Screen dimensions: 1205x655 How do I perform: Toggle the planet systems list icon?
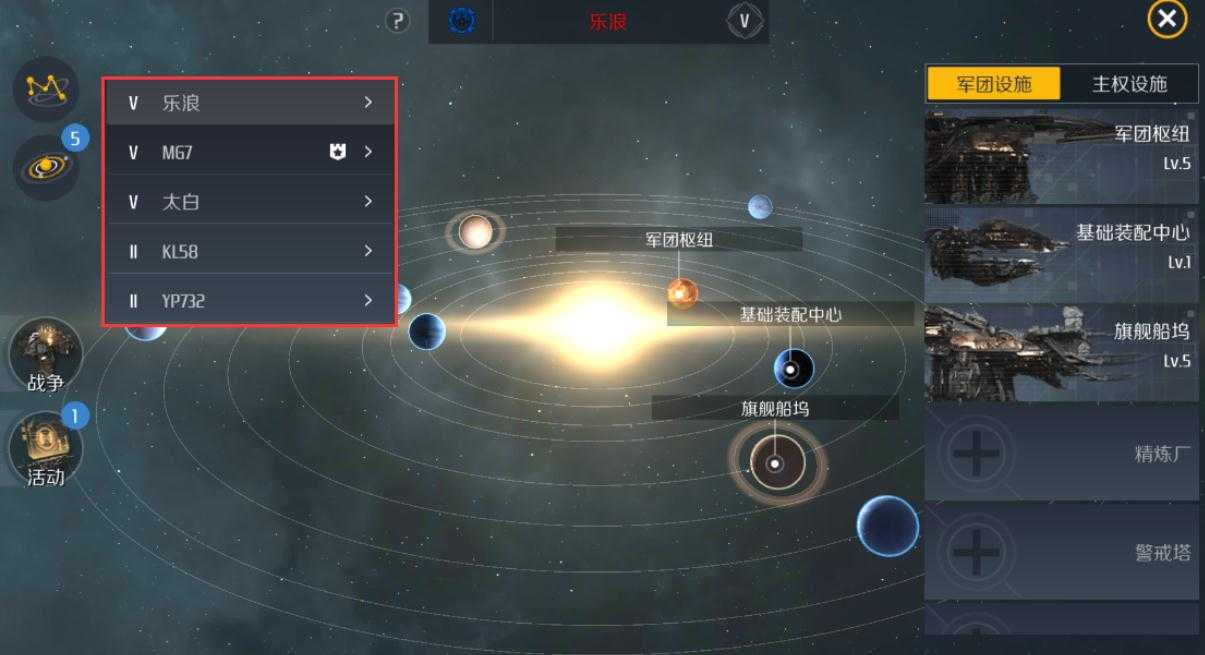click(x=44, y=166)
